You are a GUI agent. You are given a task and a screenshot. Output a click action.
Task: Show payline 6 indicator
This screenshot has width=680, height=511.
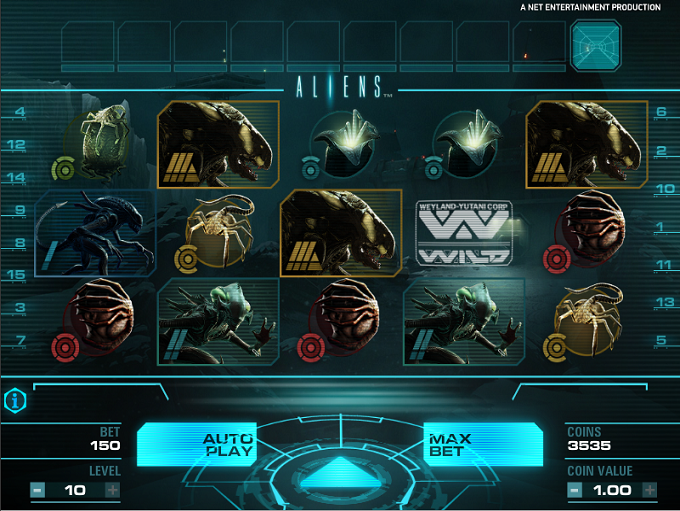[661, 113]
